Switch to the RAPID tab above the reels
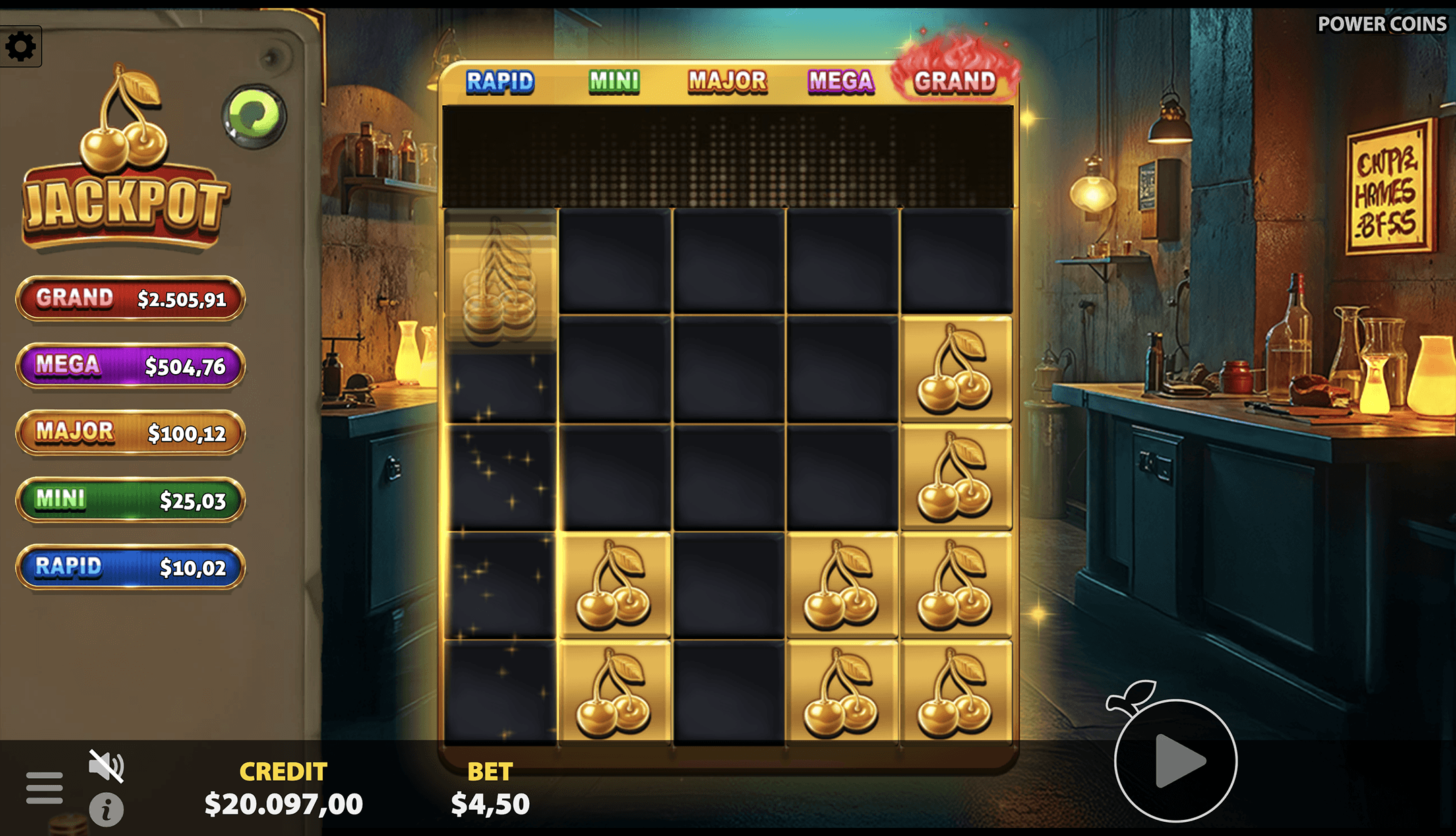This screenshot has width=1456, height=836. (502, 81)
